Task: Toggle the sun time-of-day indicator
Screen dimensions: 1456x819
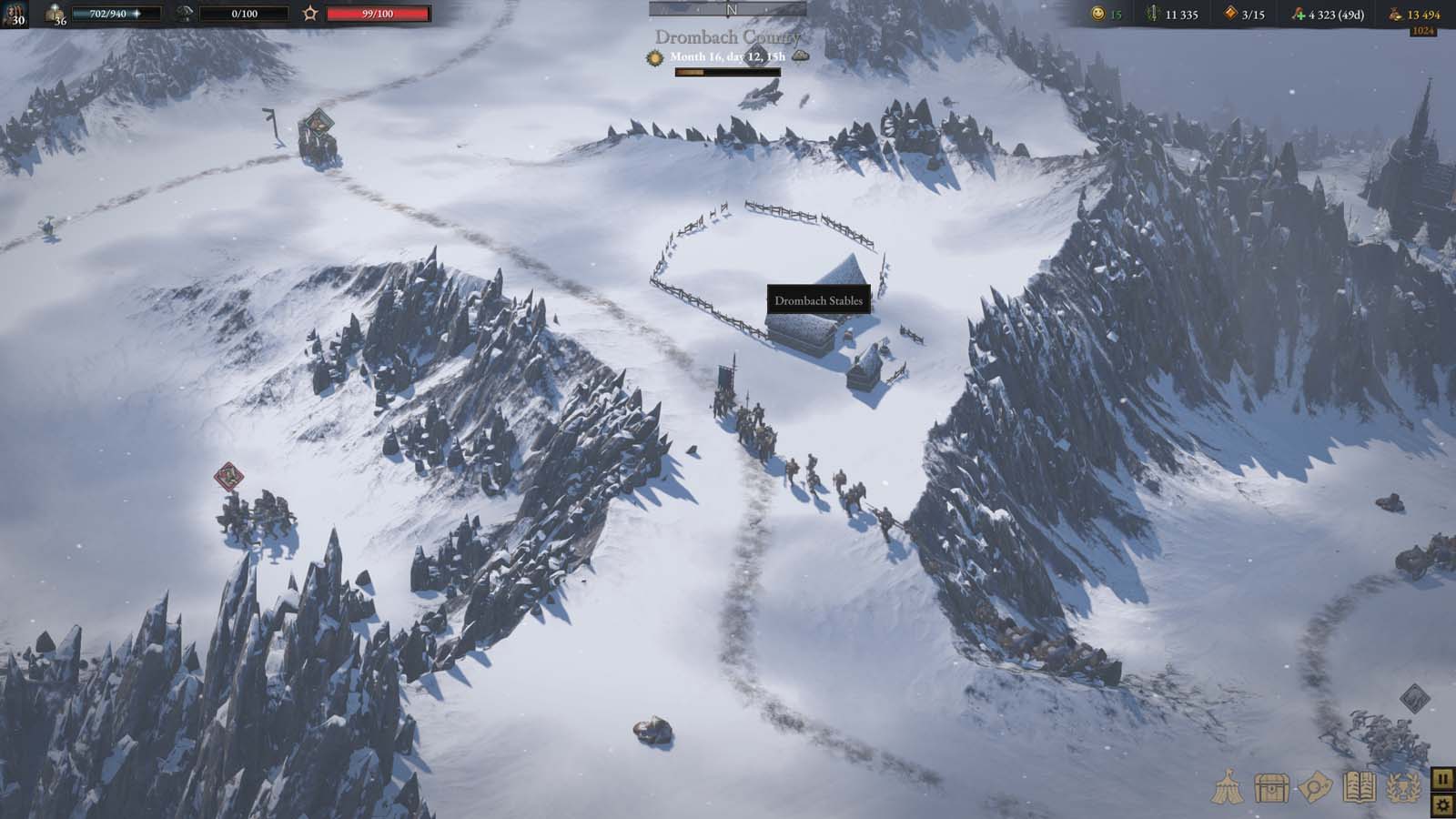Action: 654,56
